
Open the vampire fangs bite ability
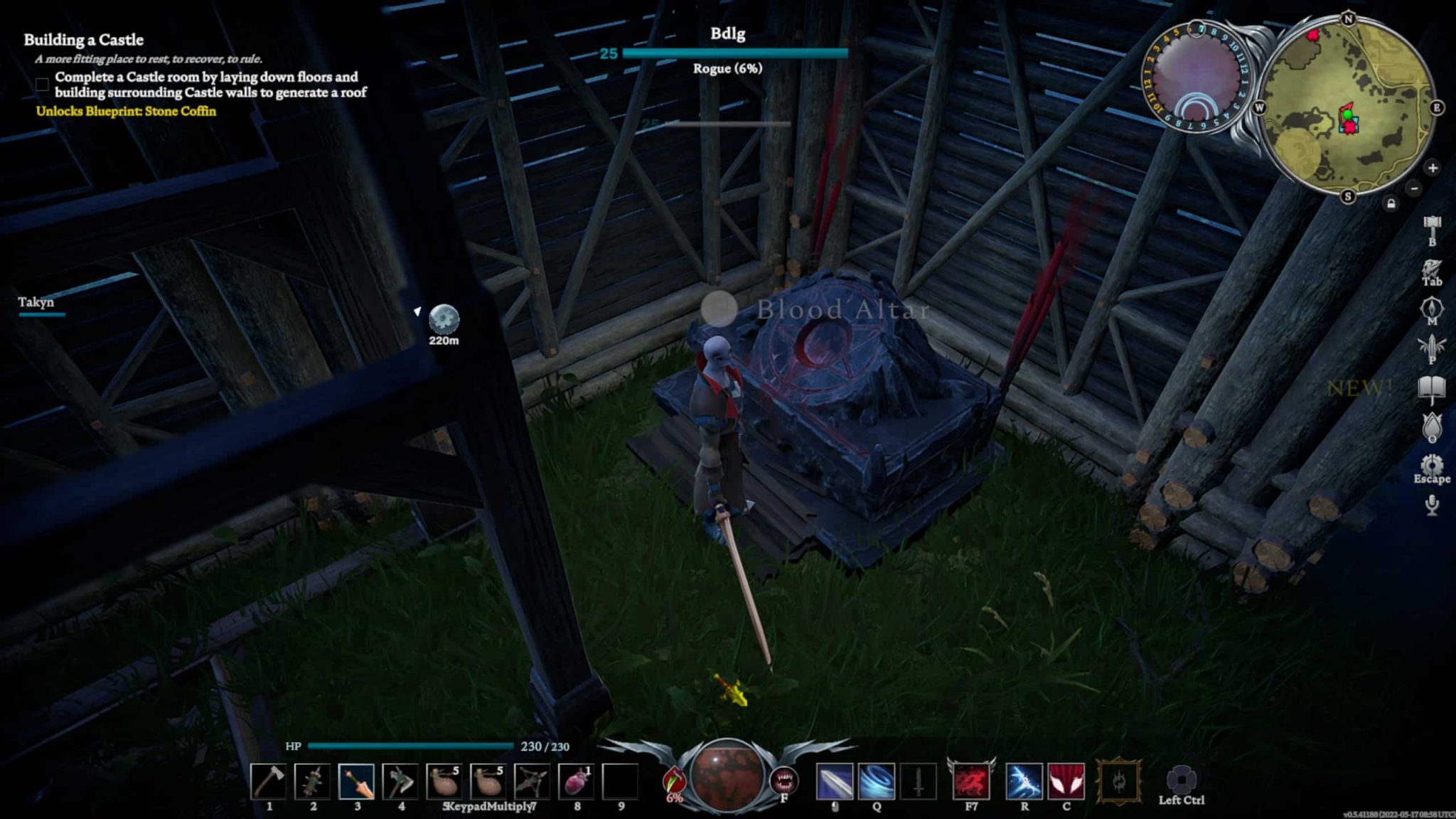tap(784, 781)
